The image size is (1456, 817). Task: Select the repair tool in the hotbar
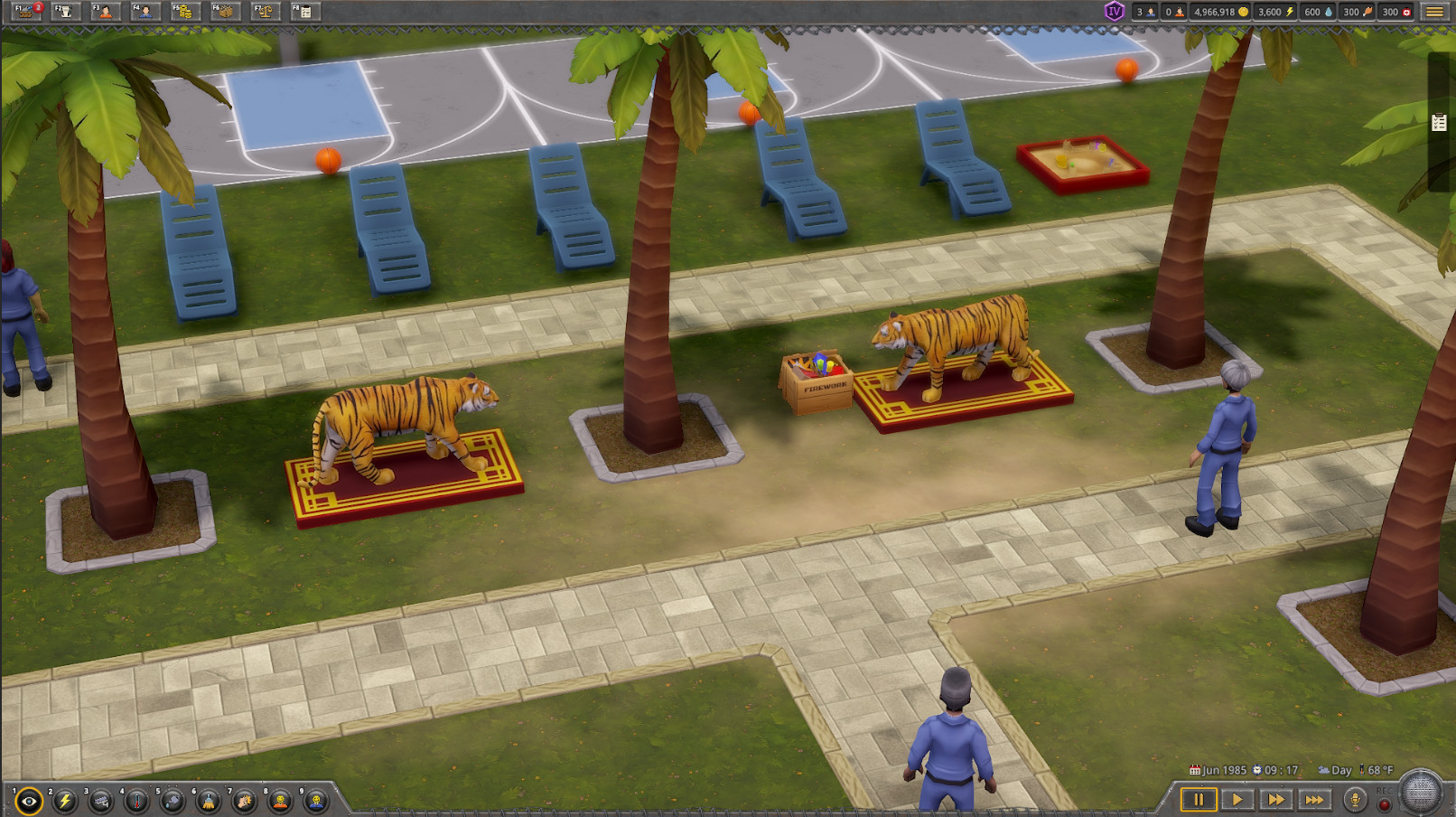click(x=245, y=800)
